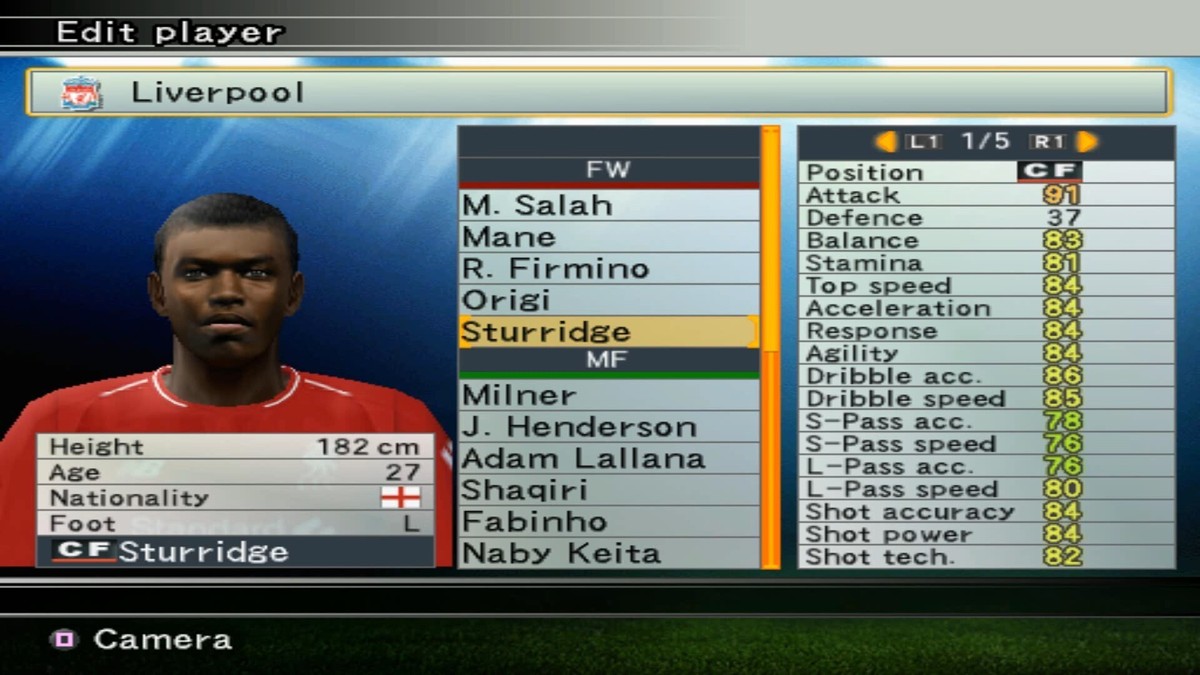Open the Liverpool team selector bar
The width and height of the screenshot is (1200, 675).
click(598, 93)
